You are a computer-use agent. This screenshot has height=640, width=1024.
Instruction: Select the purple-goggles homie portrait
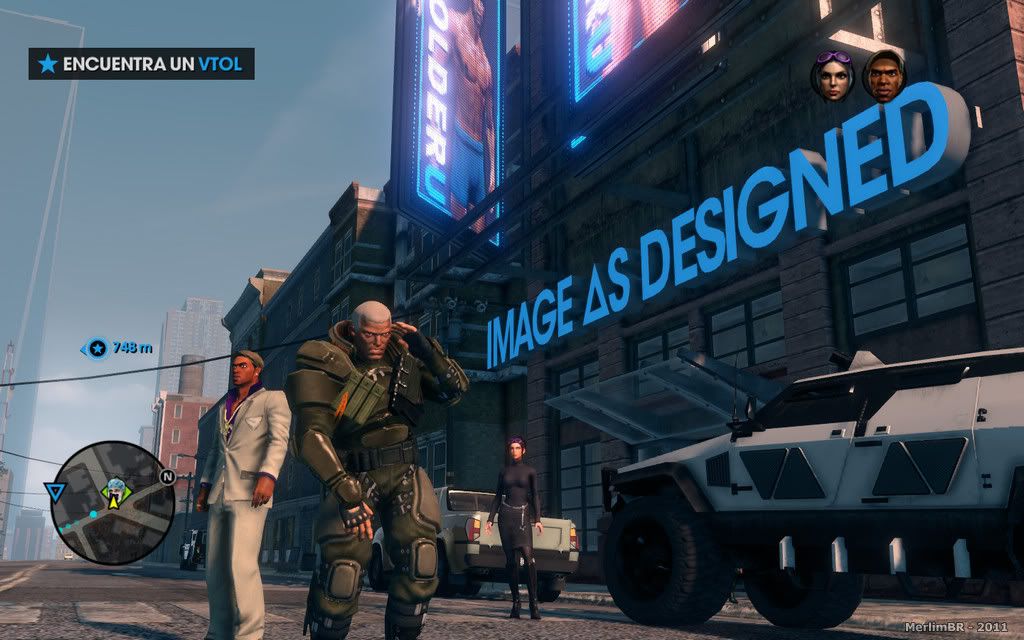pyautogui.click(x=834, y=76)
